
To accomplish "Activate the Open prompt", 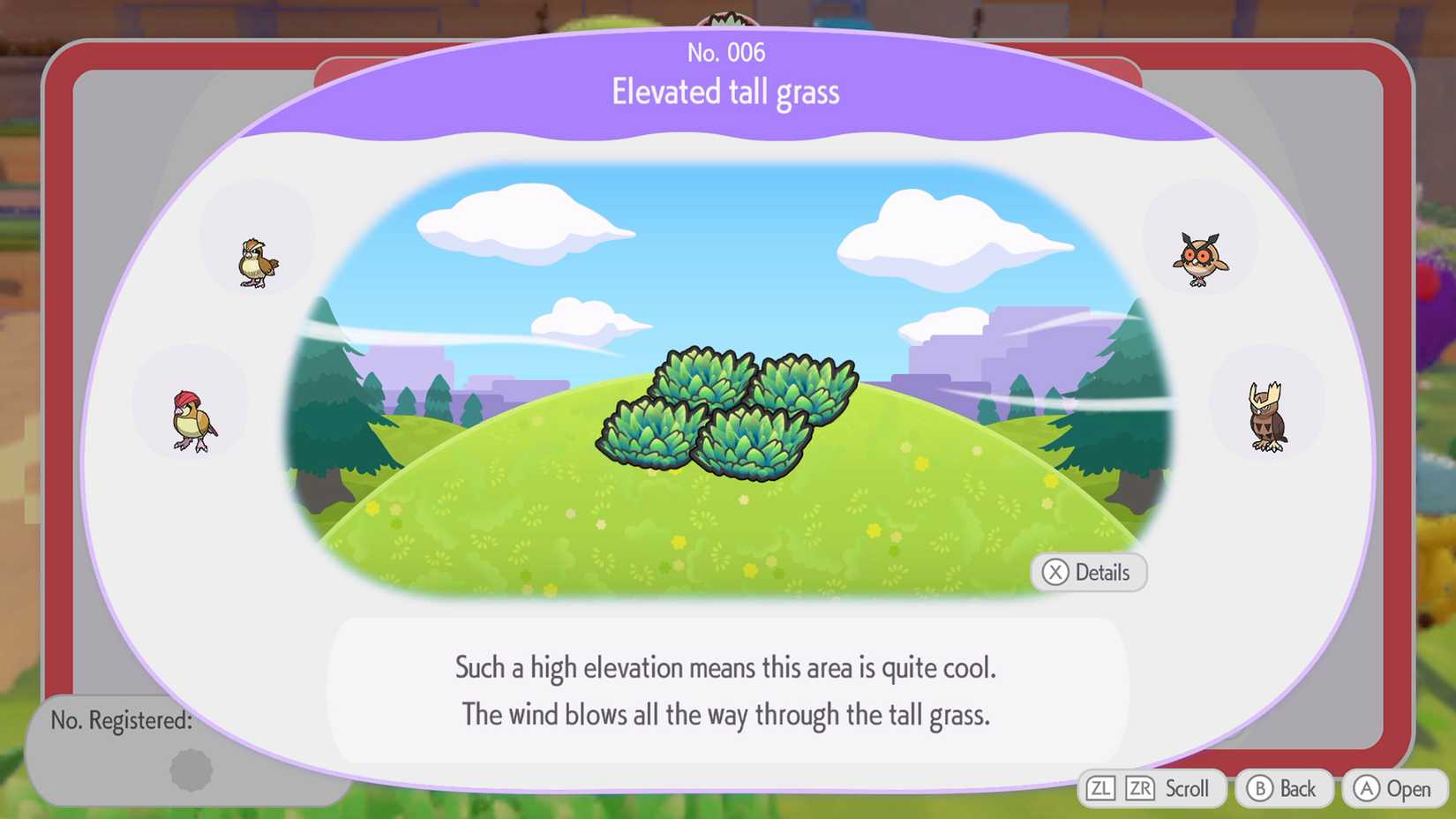I will pyautogui.click(x=1392, y=789).
